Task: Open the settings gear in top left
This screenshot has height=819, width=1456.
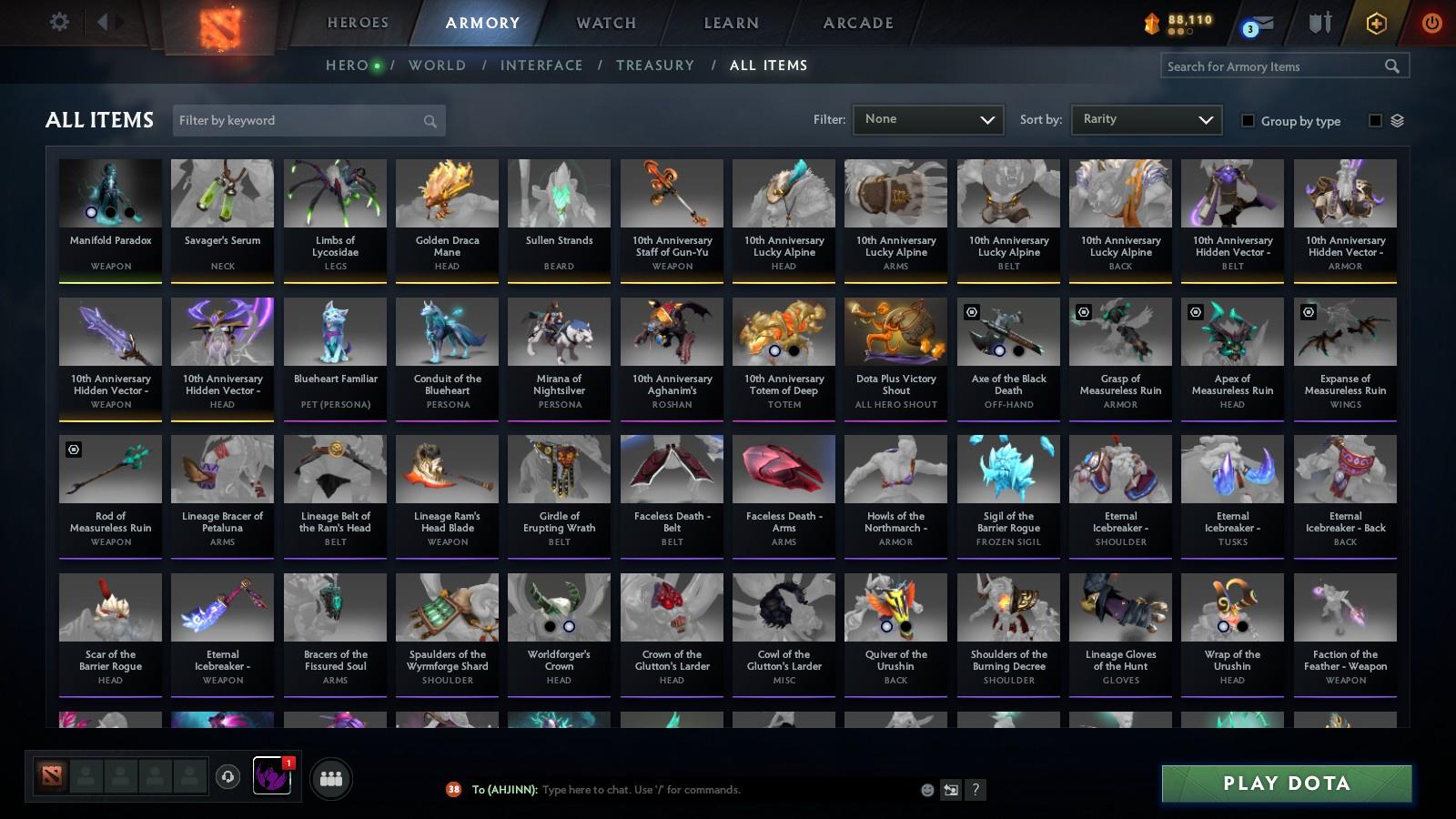Action: click(59, 21)
